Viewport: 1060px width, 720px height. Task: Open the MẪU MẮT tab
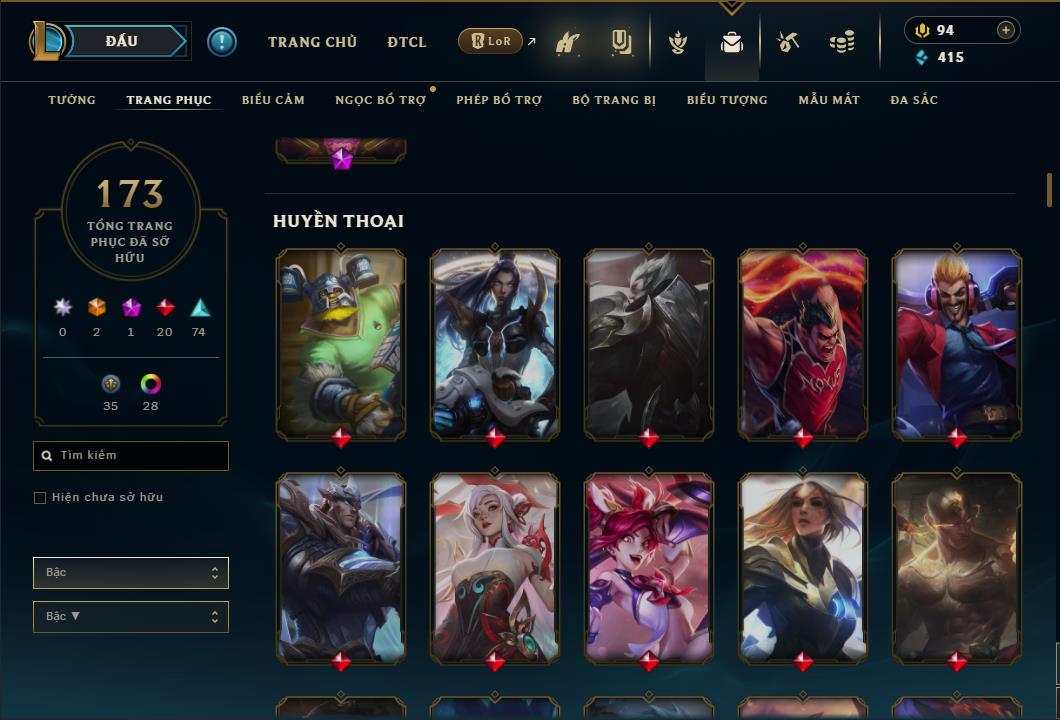pos(829,100)
